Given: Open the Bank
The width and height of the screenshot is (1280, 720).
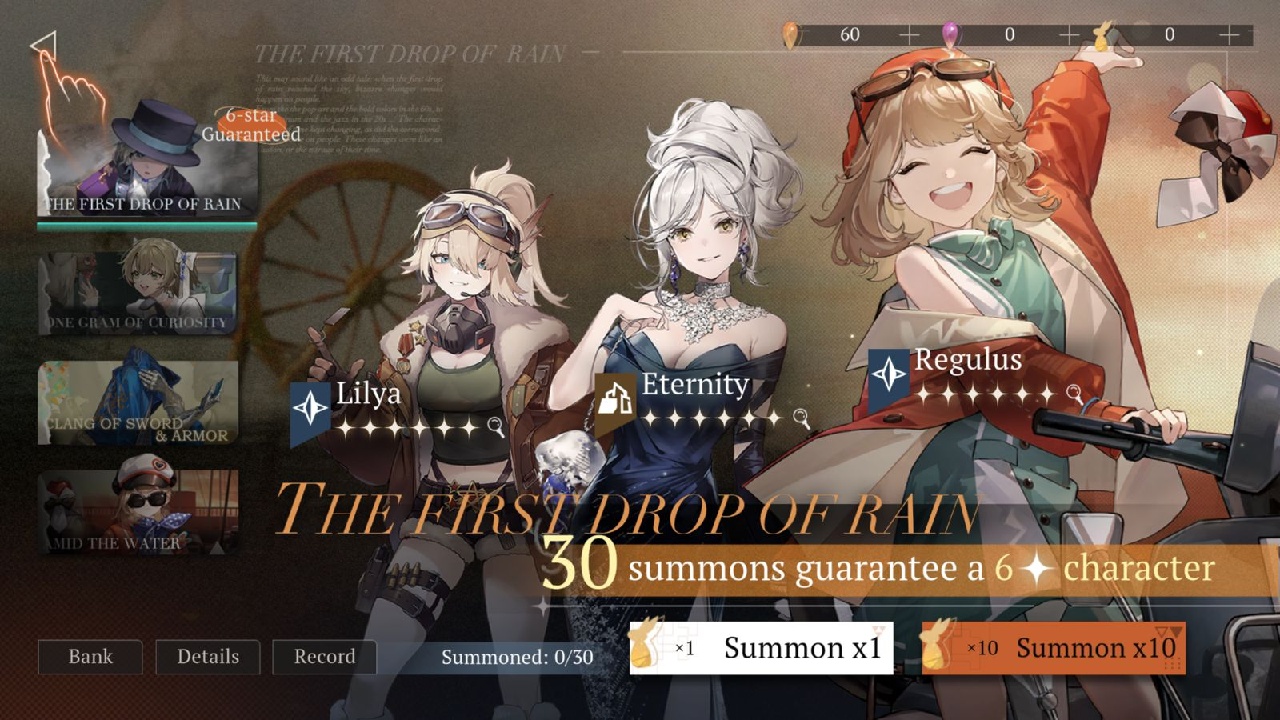Looking at the screenshot, I should pyautogui.click(x=89, y=657).
